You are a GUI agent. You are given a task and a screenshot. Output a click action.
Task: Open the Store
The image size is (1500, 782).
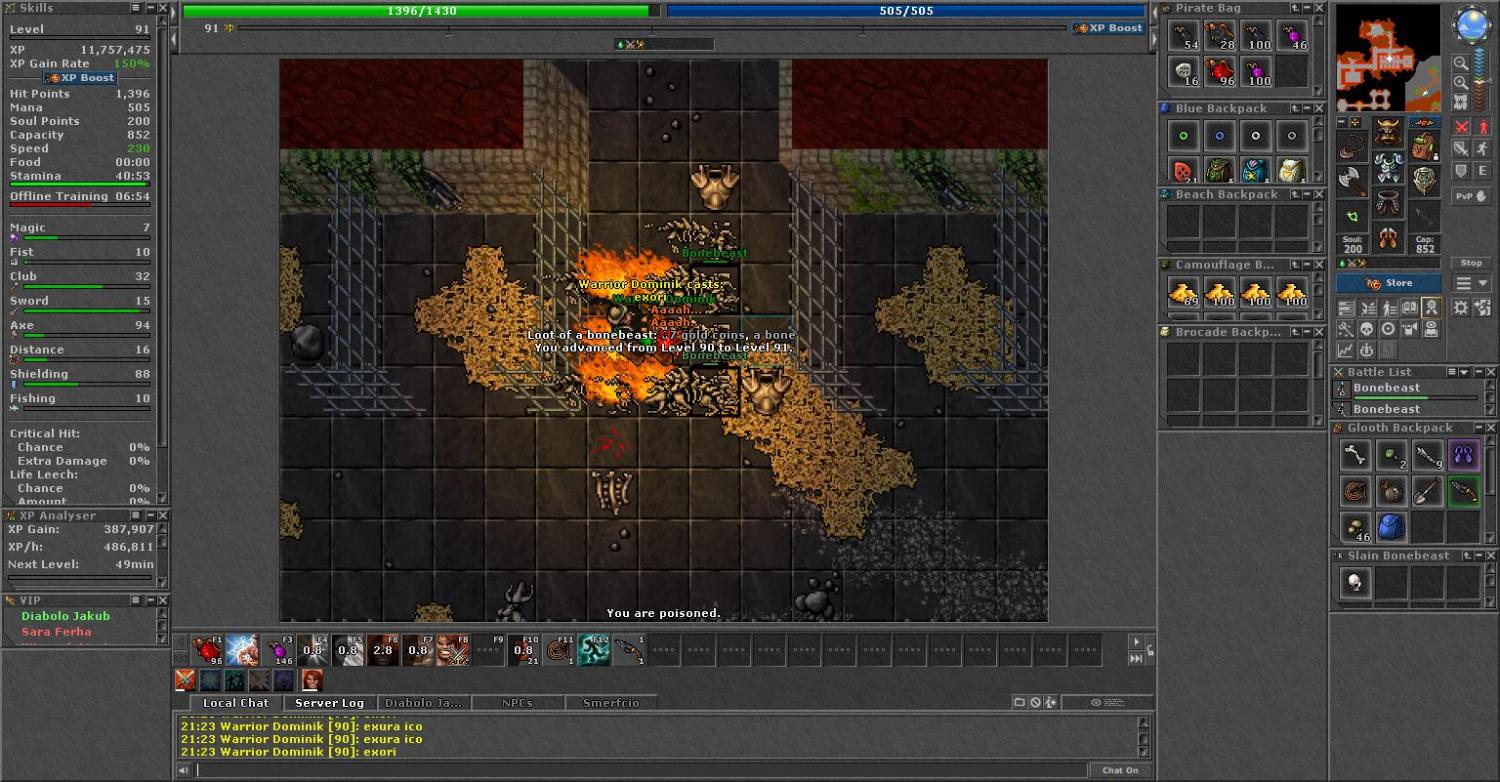(x=1388, y=283)
